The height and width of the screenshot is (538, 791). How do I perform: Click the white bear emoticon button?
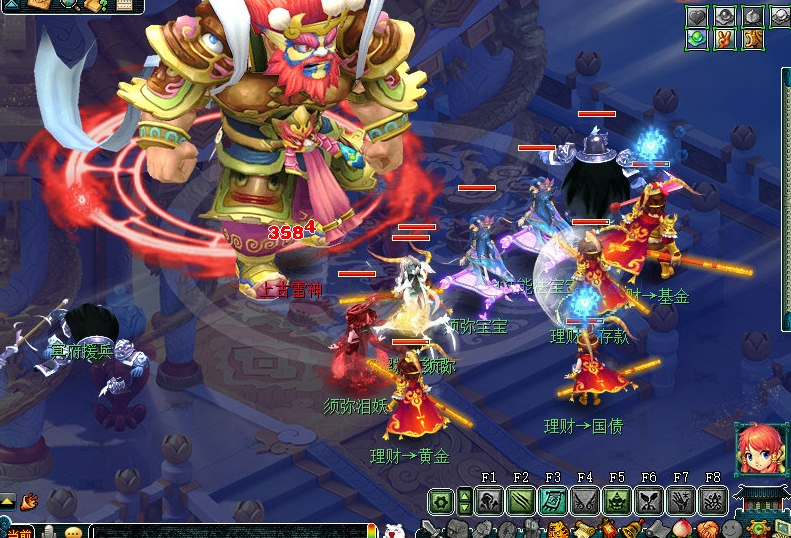point(394,531)
